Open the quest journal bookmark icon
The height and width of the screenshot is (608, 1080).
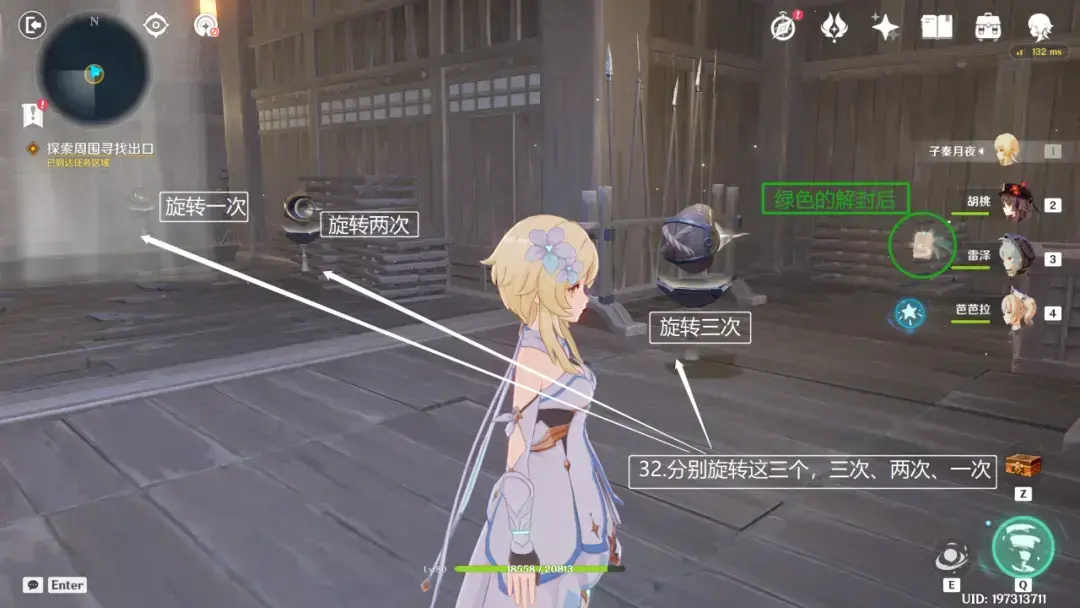33,115
